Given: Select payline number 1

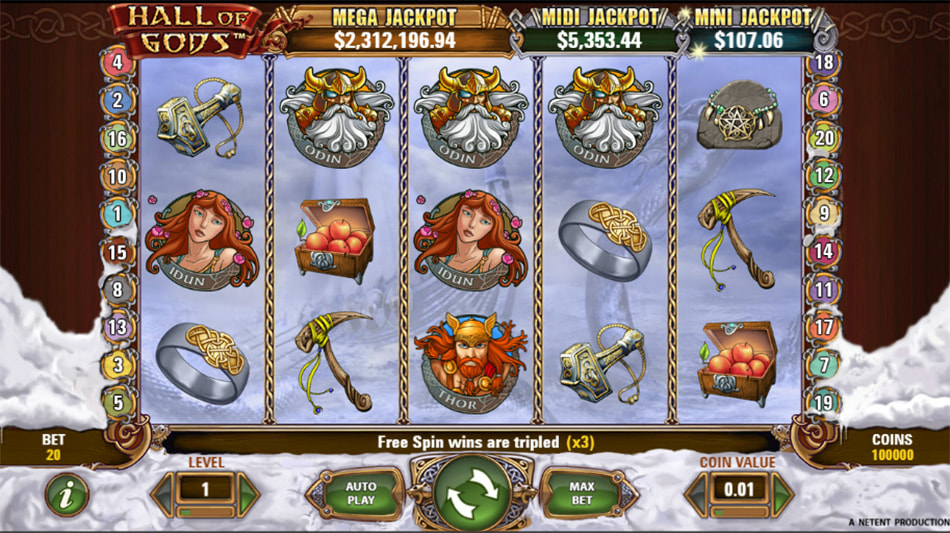Looking at the screenshot, I should pyautogui.click(x=118, y=213).
